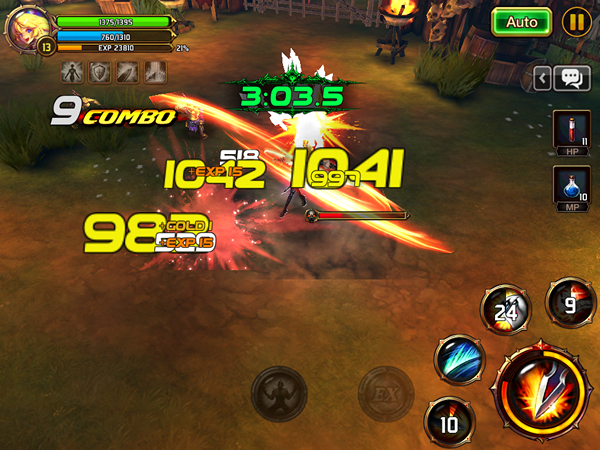Pause the game with the pause button
600x450 pixels.
click(x=575, y=21)
